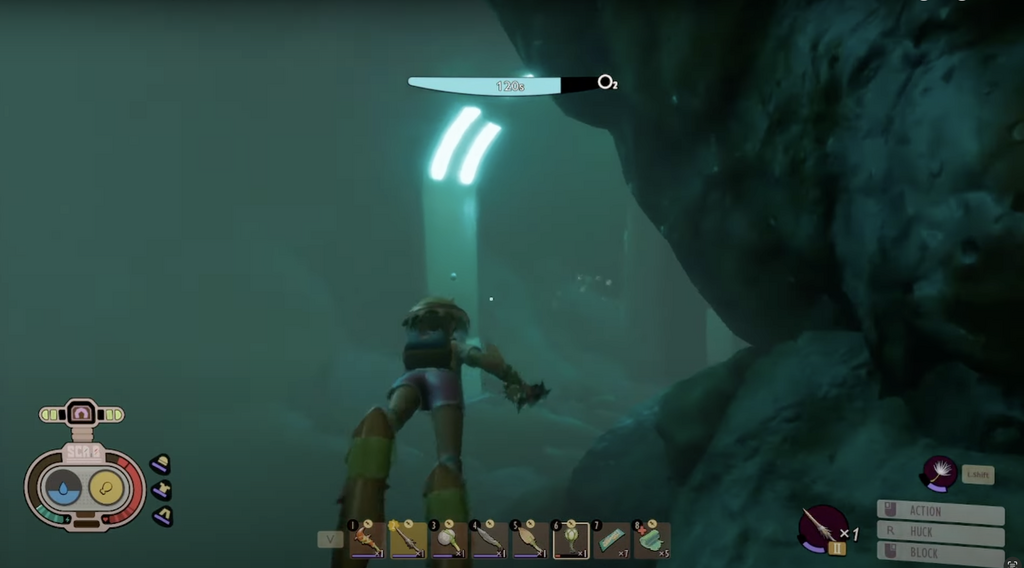Click the helmet armor durability icon
This screenshot has height=568, width=1024.
click(x=160, y=464)
